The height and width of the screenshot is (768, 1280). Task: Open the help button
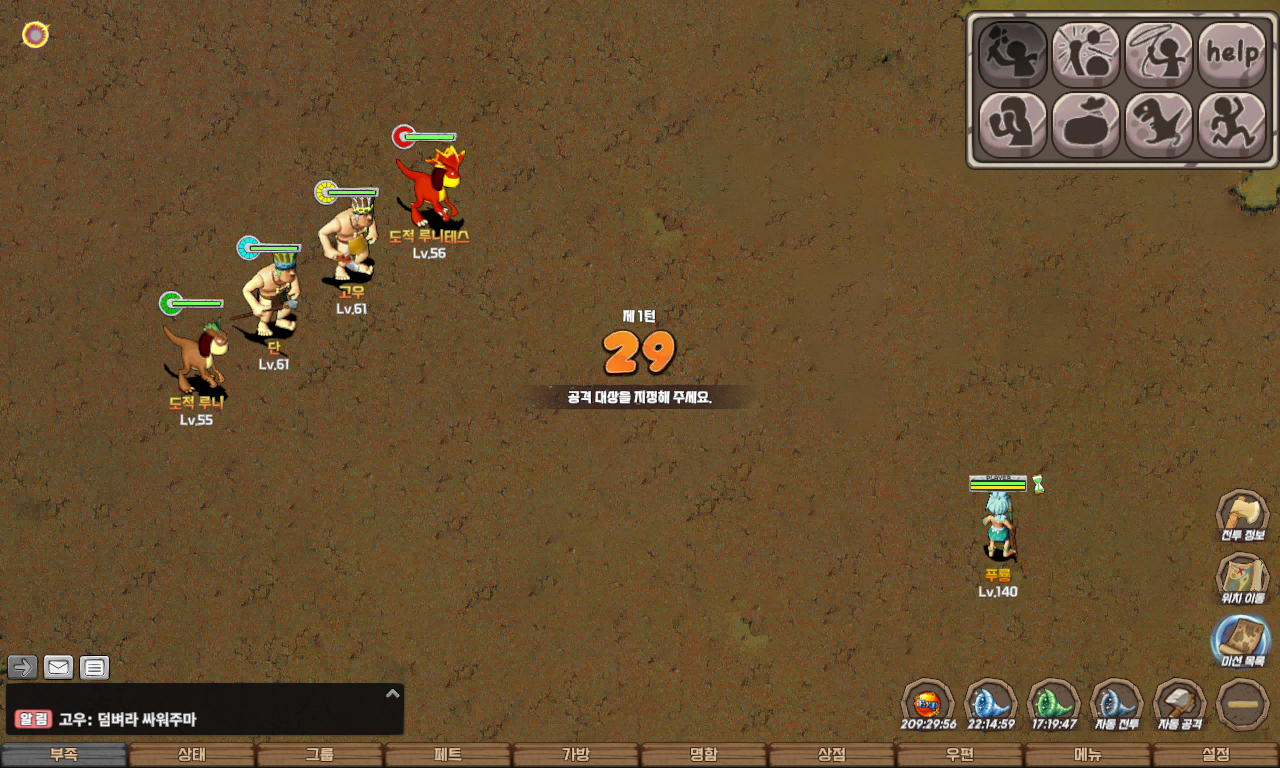[1232, 54]
